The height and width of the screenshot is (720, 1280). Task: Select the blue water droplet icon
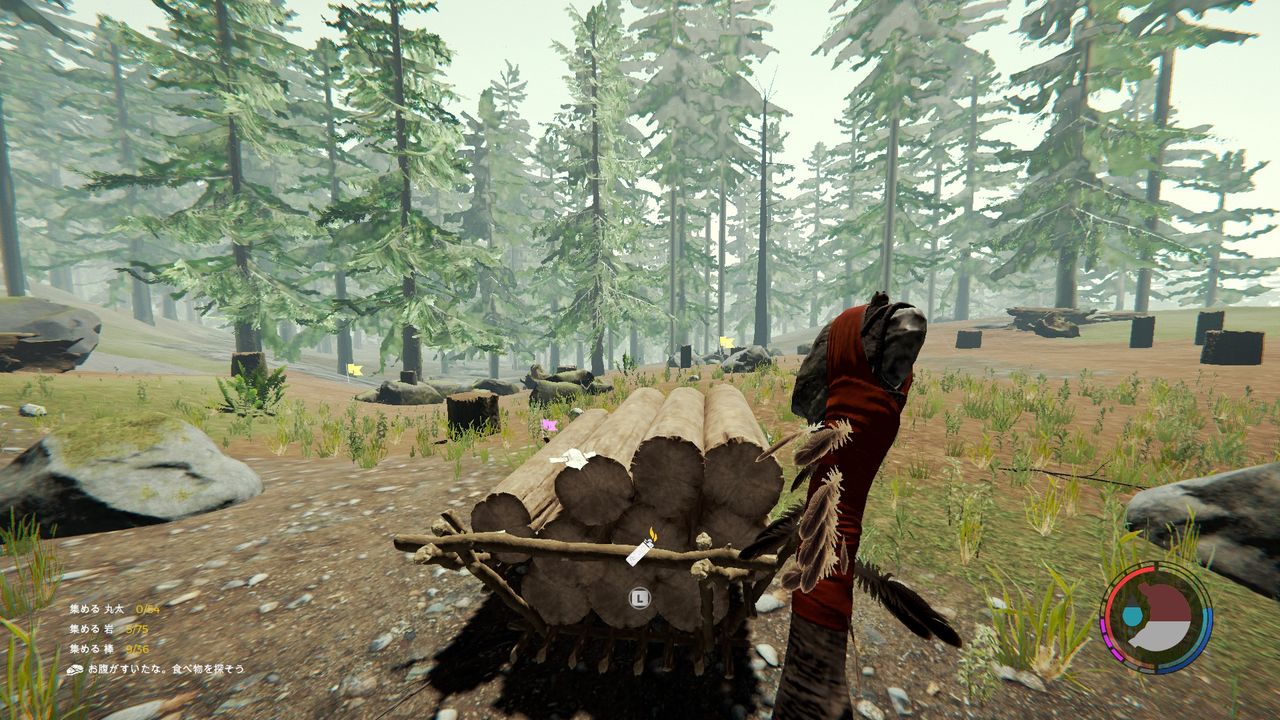pyautogui.click(x=1131, y=615)
